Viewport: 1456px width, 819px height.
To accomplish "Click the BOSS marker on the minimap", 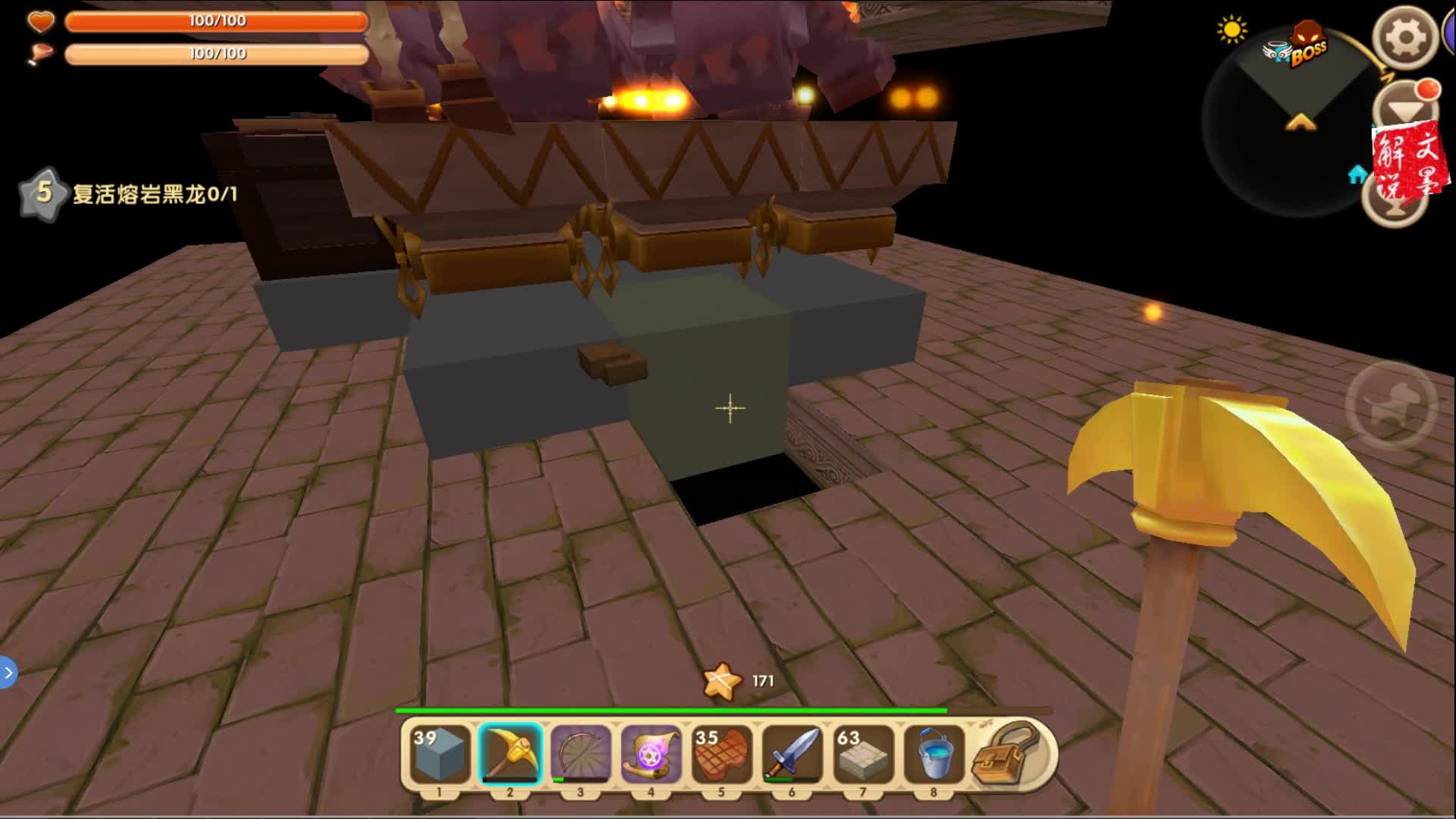I will tap(1306, 47).
